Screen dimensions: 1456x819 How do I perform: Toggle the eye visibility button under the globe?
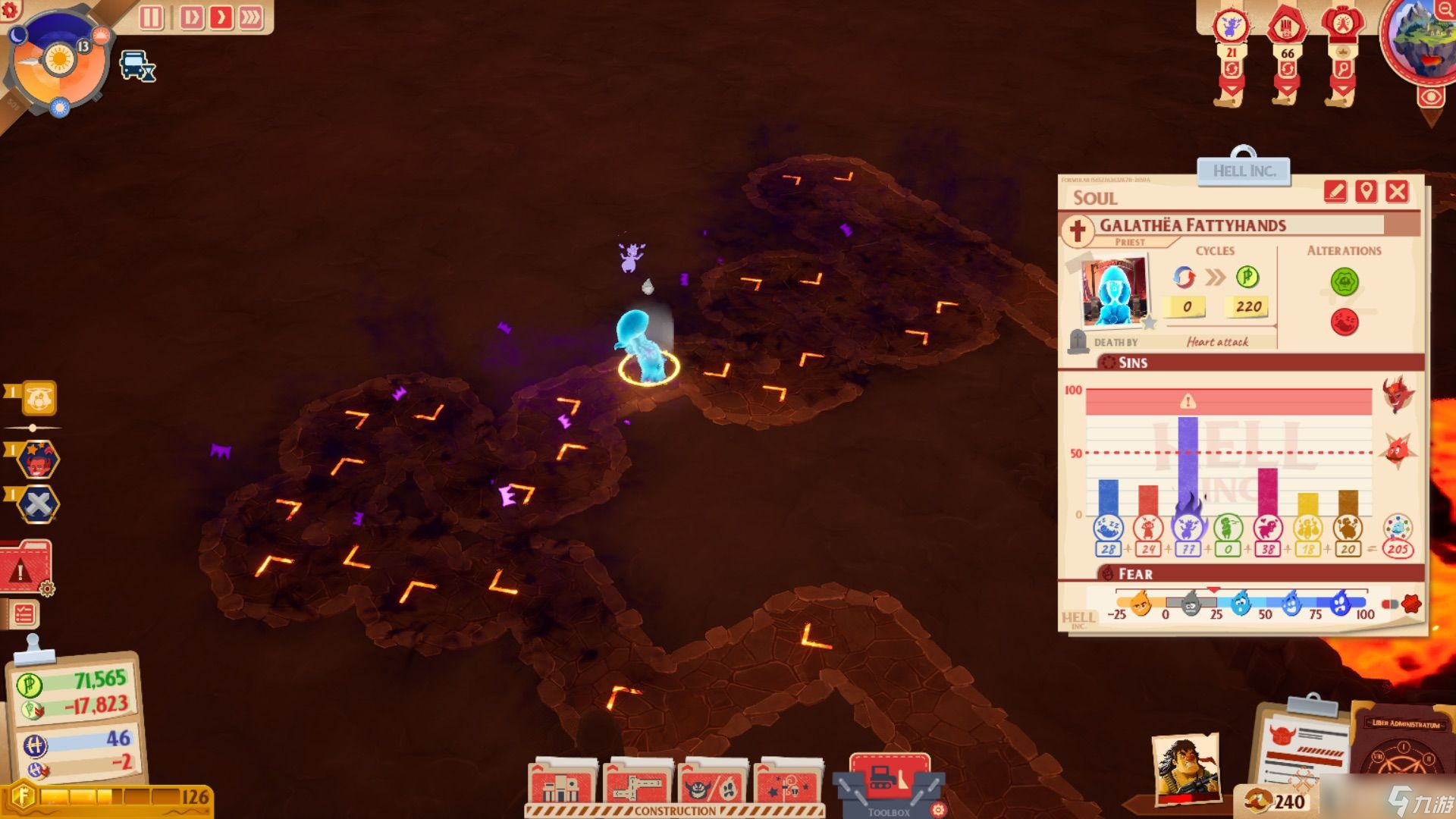1431,97
